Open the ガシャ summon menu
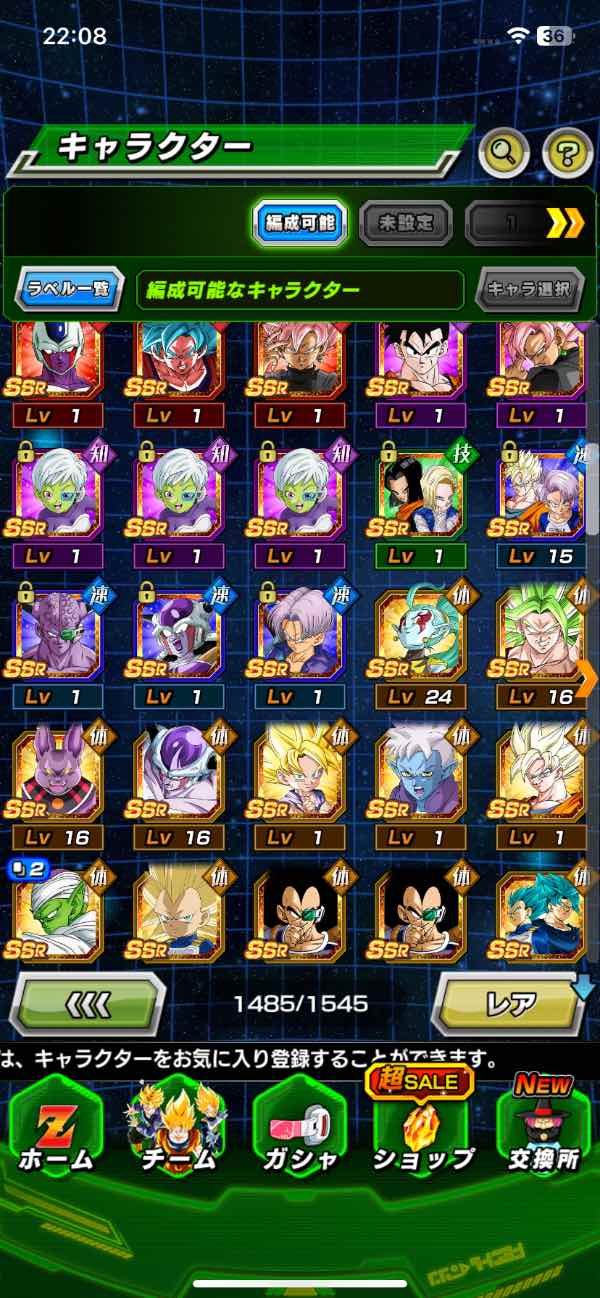 click(299, 1130)
